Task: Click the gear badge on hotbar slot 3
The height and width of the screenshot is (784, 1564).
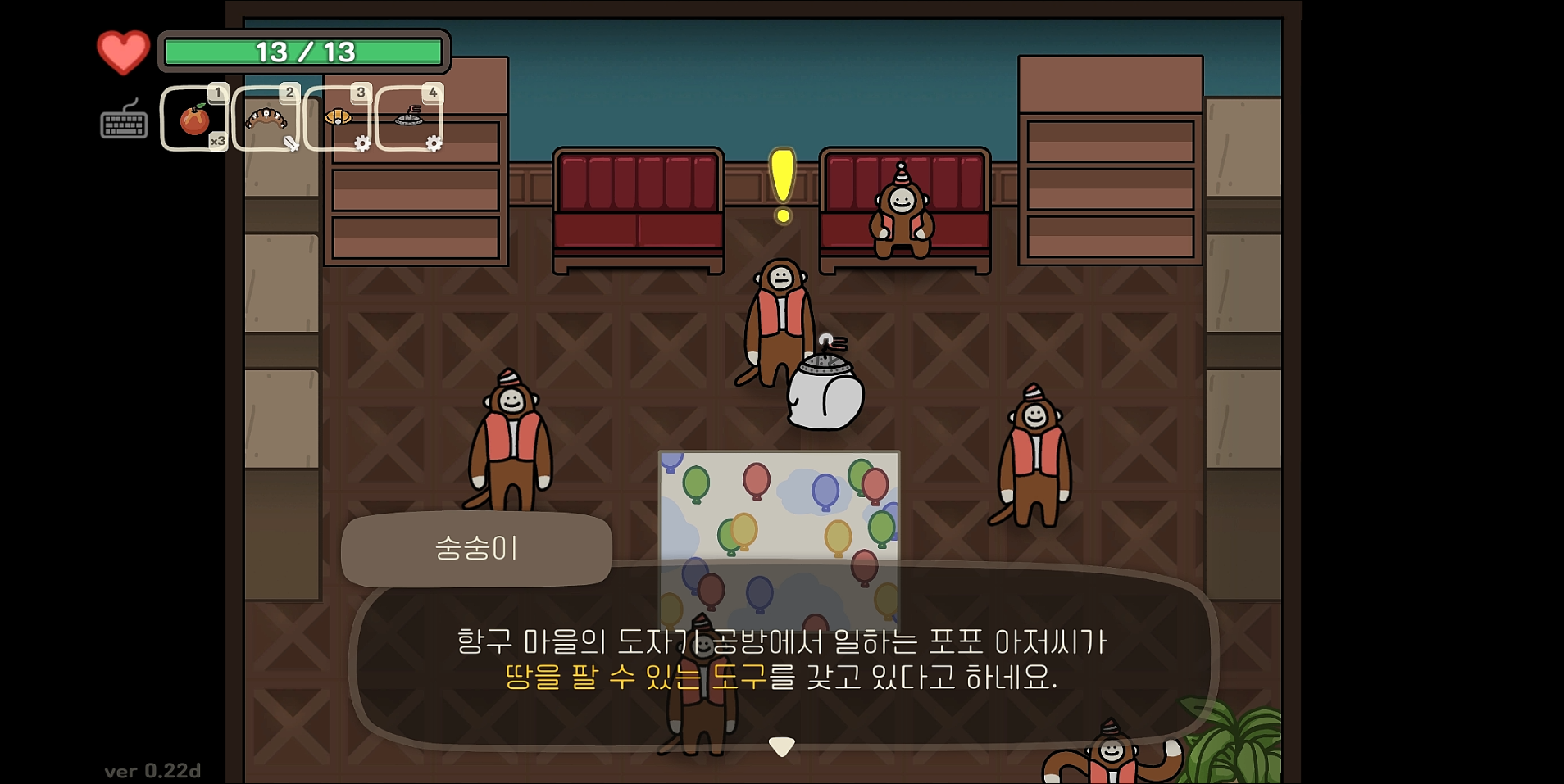Action: coord(361,142)
